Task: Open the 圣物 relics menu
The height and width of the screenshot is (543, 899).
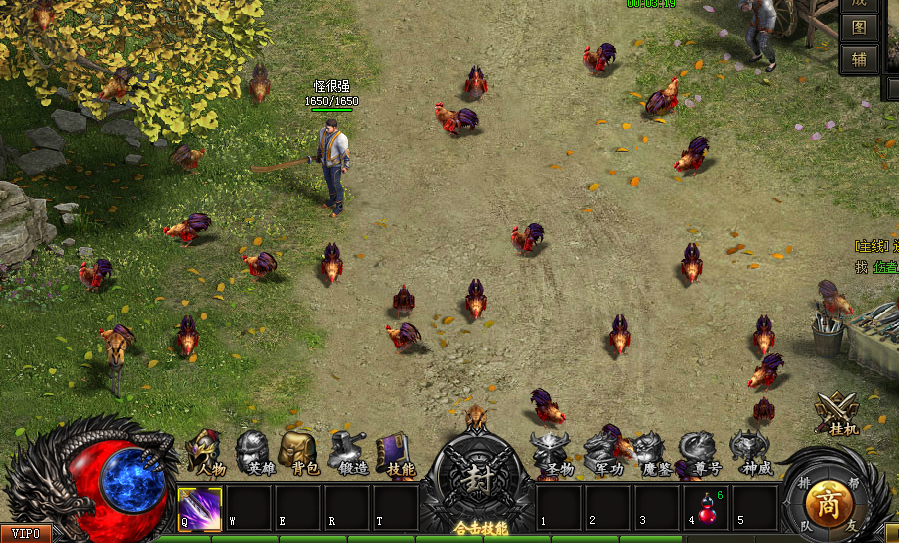Action: tap(553, 452)
